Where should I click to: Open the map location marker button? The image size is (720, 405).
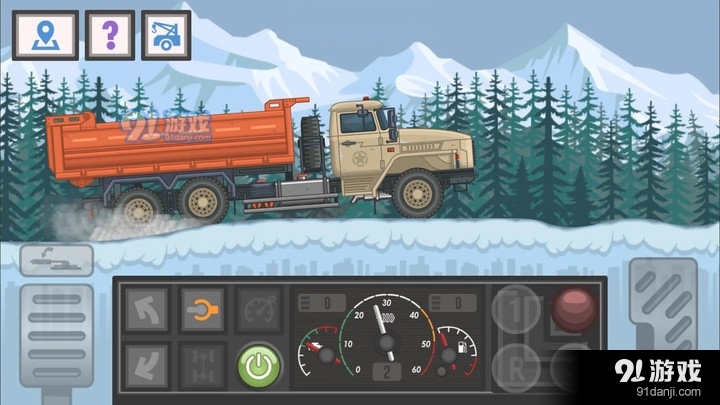(37, 36)
